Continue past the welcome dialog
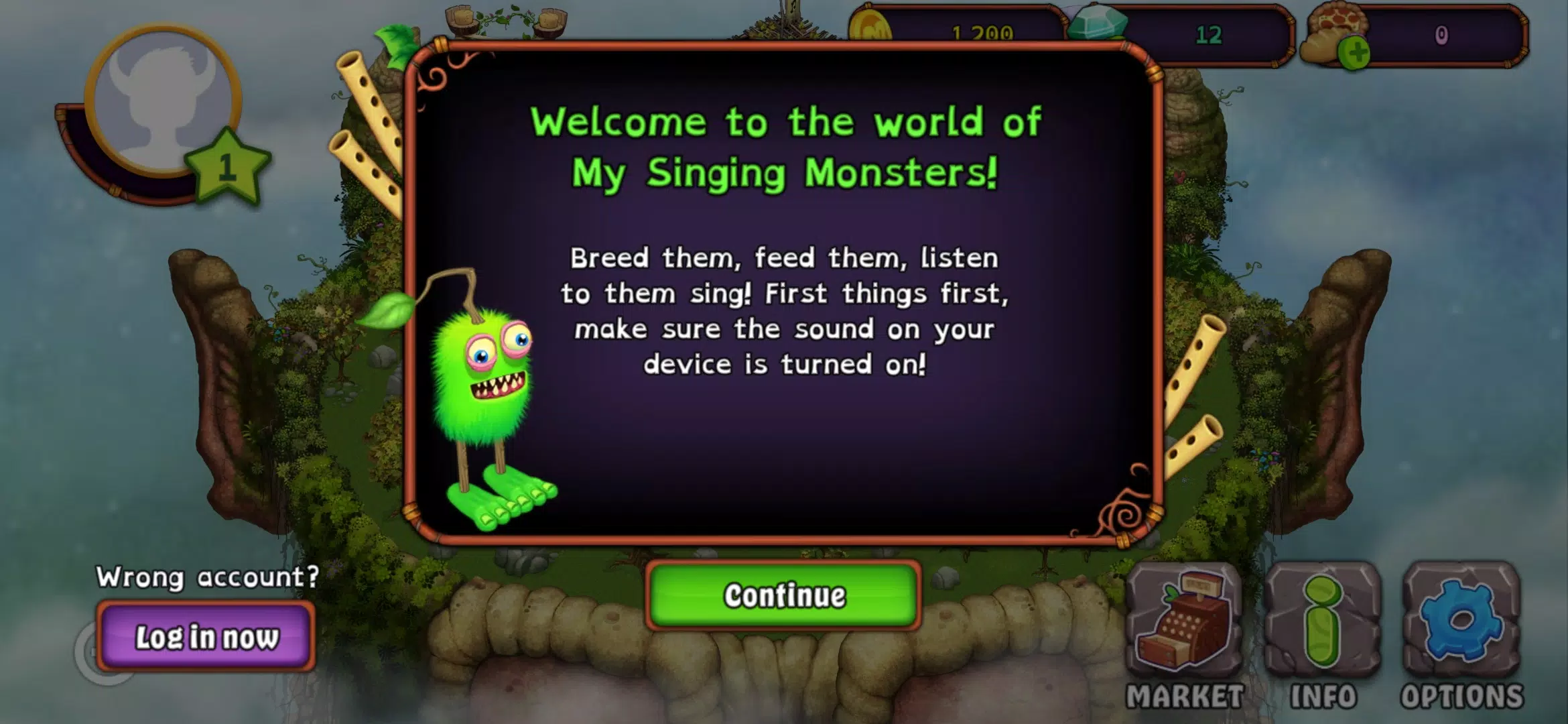This screenshot has width=1568, height=724. pyautogui.click(x=783, y=595)
